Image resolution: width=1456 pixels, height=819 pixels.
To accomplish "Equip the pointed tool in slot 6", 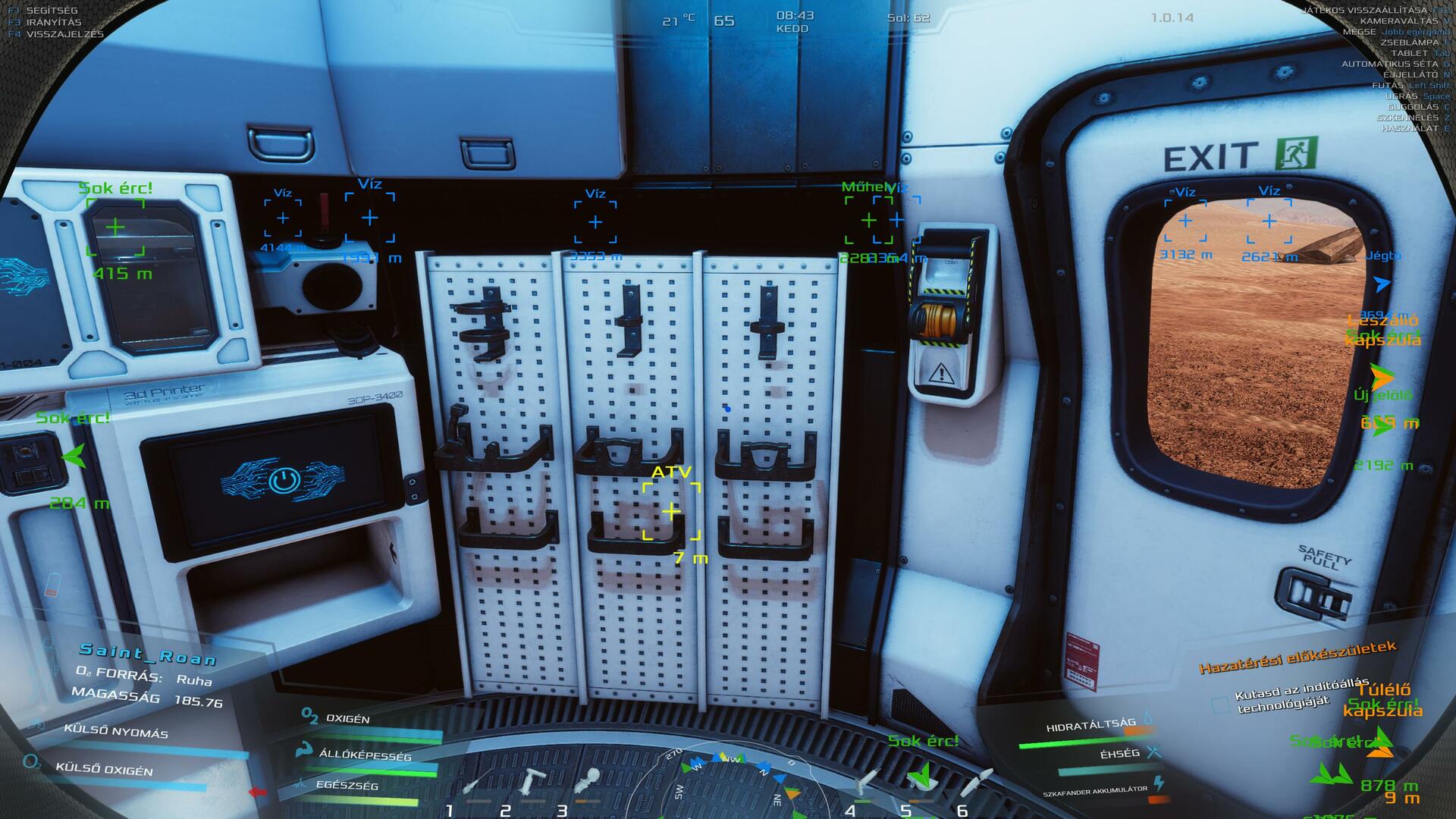I will (977, 781).
